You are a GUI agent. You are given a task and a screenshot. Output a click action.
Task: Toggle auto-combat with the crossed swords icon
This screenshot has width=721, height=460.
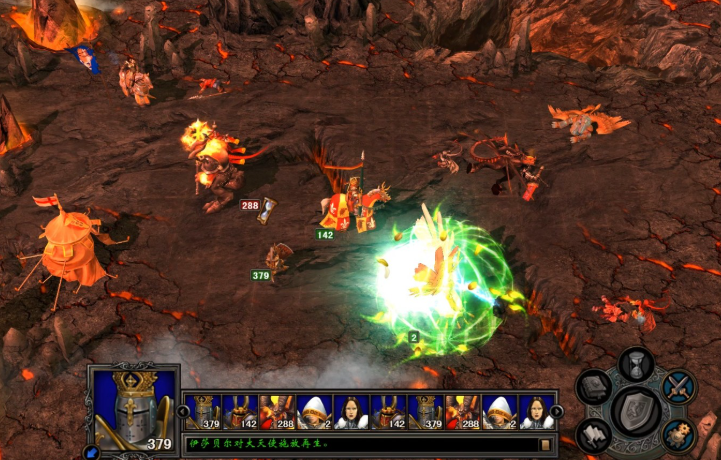679,386
